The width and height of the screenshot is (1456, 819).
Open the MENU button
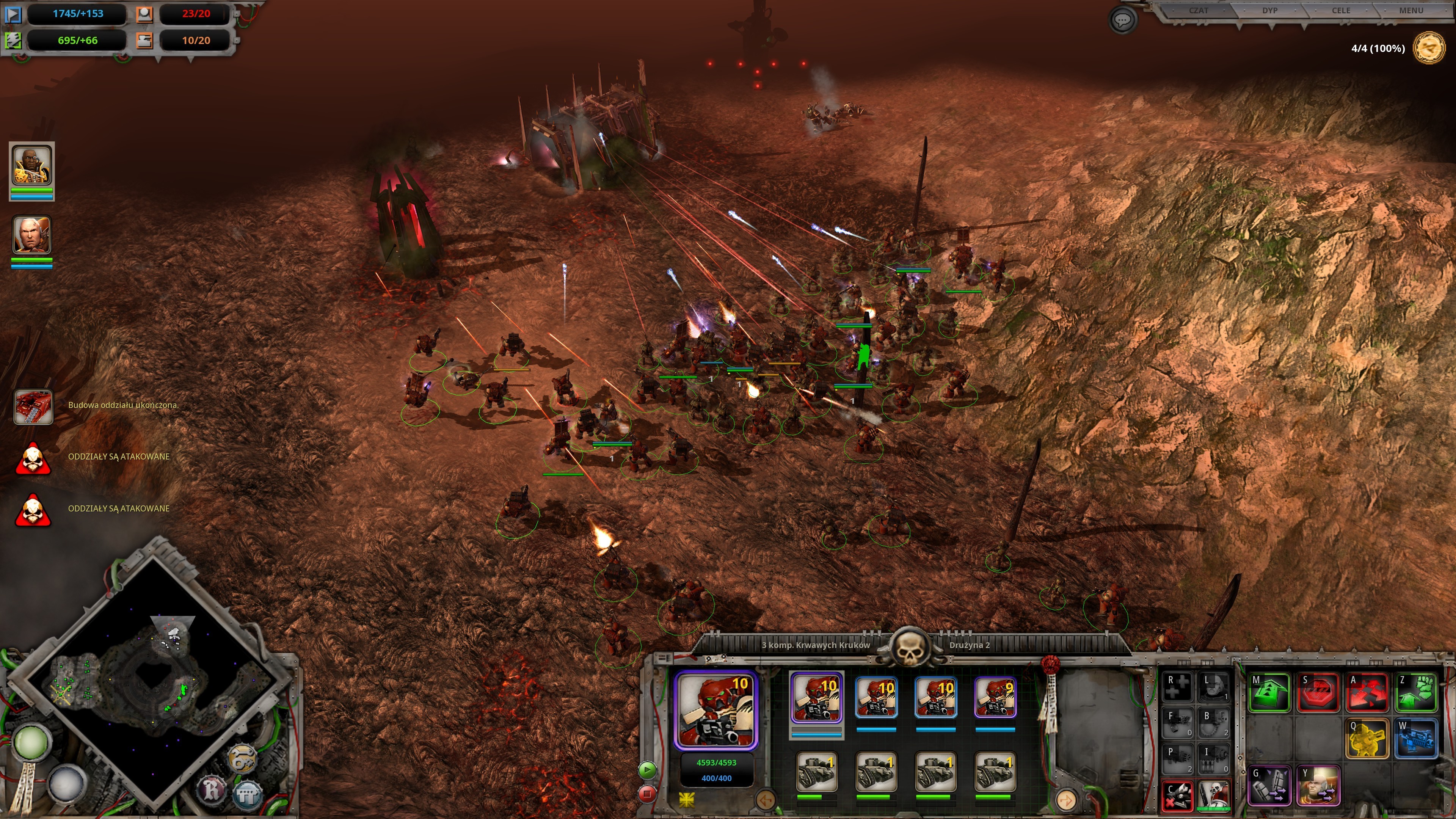1410,11
